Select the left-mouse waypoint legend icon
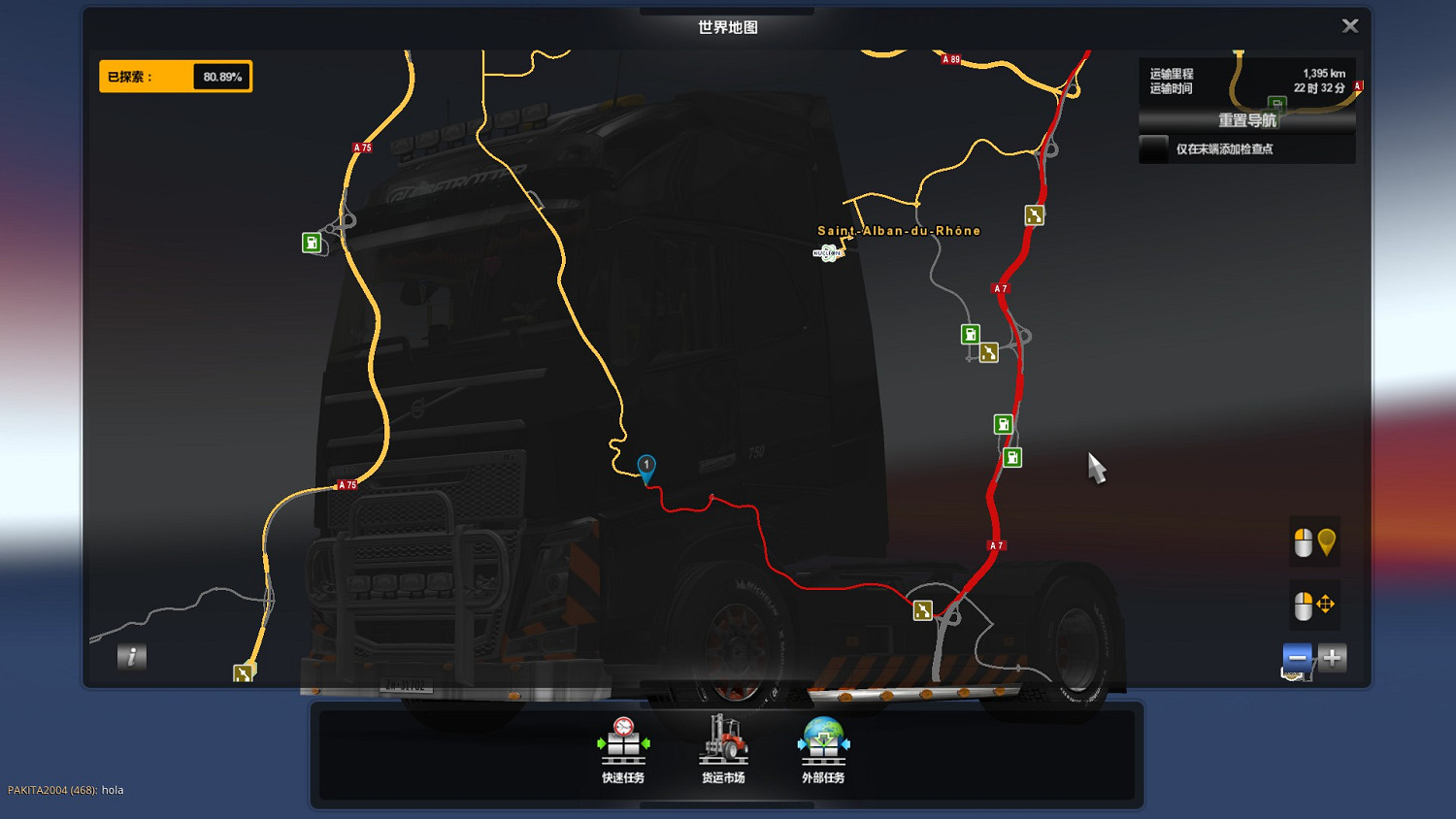Screen dimensions: 1456x819 coord(1315,541)
